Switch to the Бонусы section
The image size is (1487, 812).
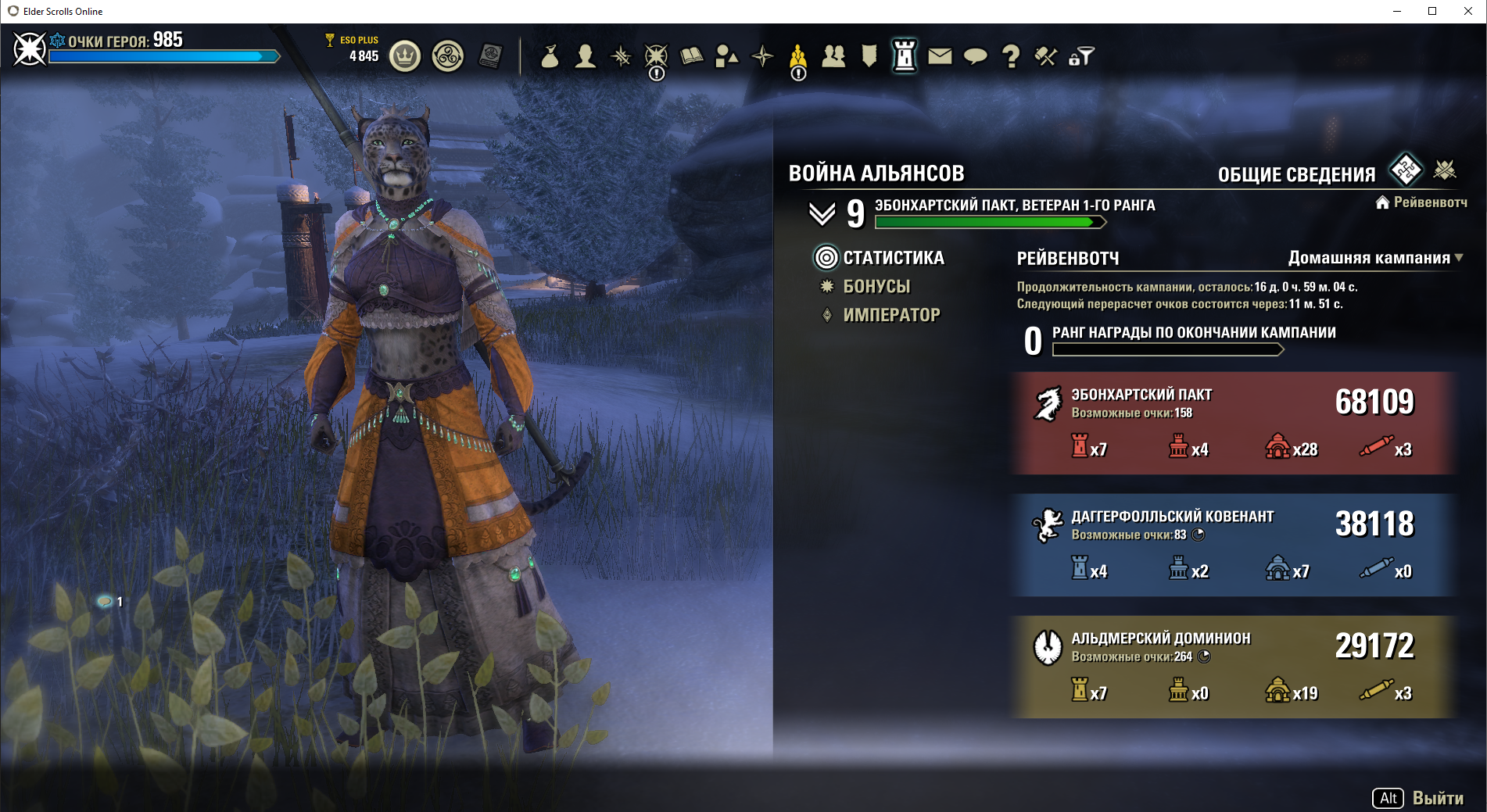[876, 287]
